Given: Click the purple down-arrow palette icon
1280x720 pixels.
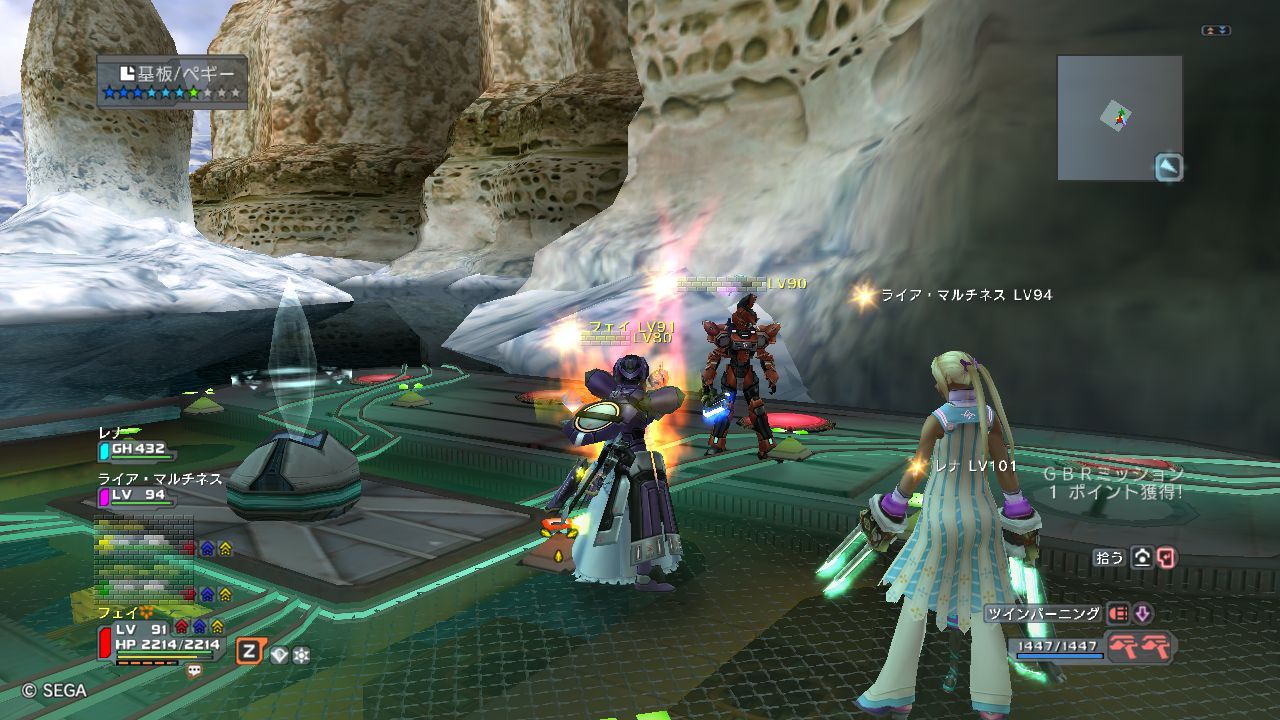Looking at the screenshot, I should (1141, 614).
